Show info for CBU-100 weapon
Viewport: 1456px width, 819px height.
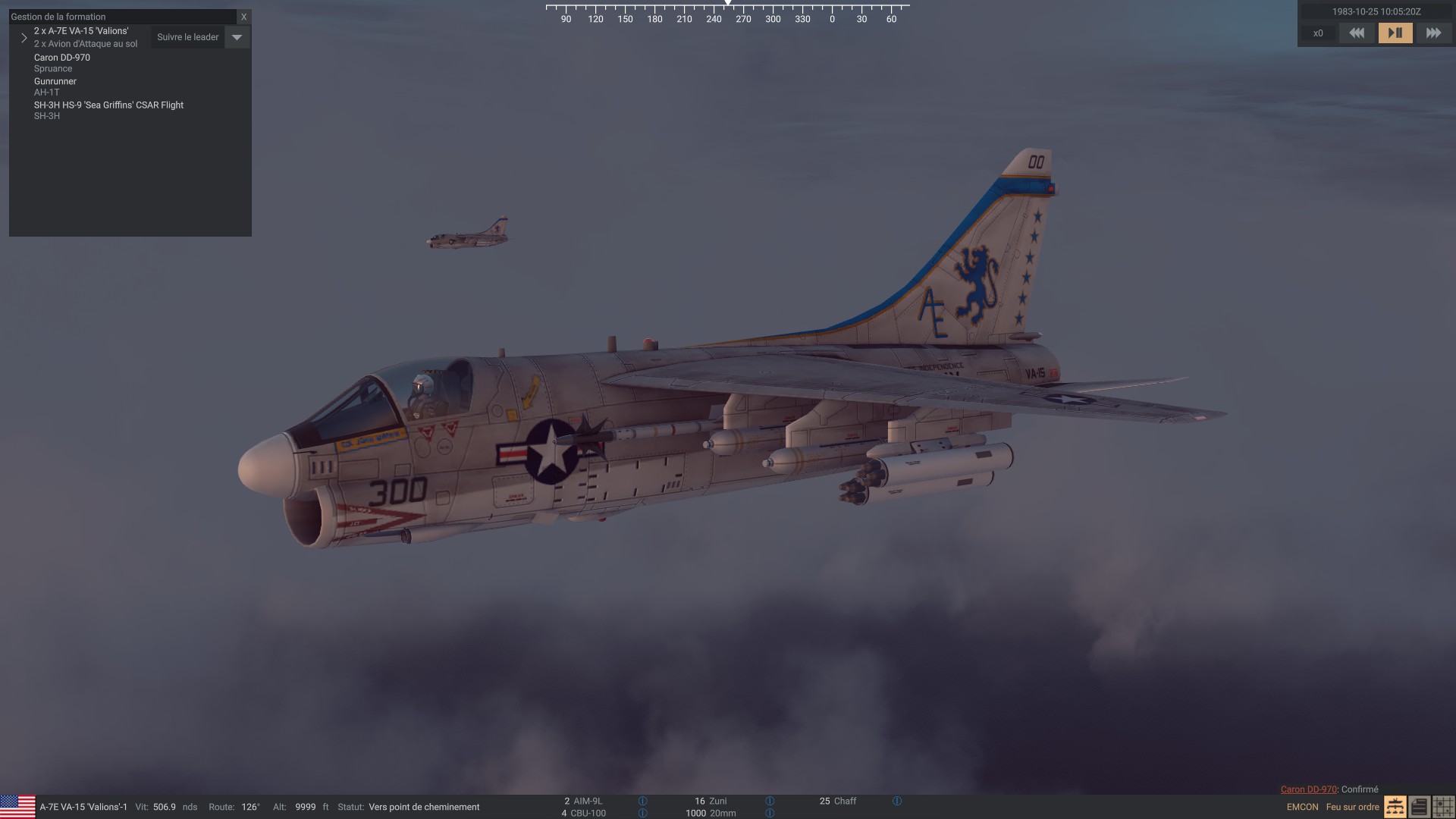tap(642, 813)
